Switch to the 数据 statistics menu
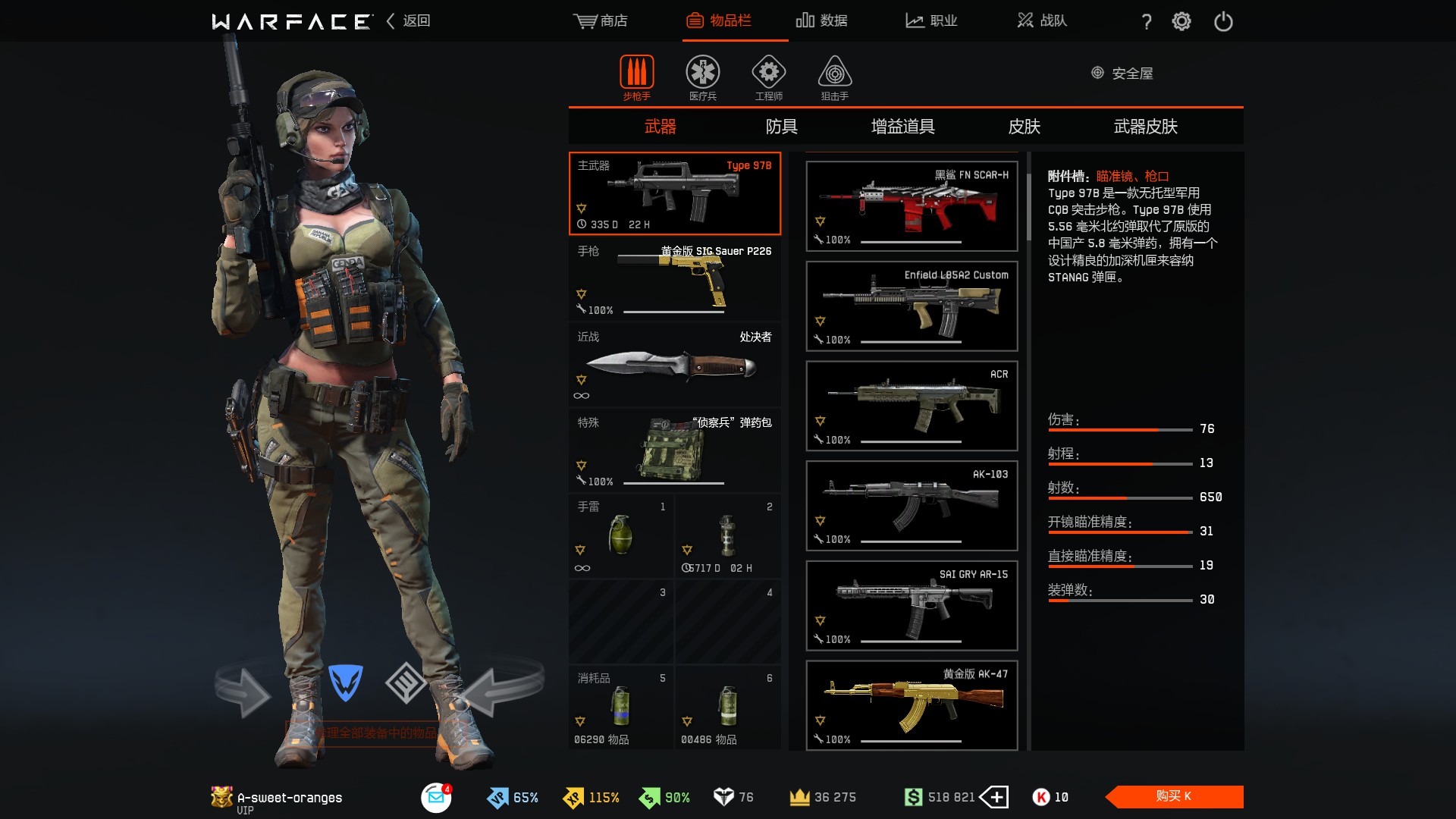The image size is (1456, 819). coord(822,20)
